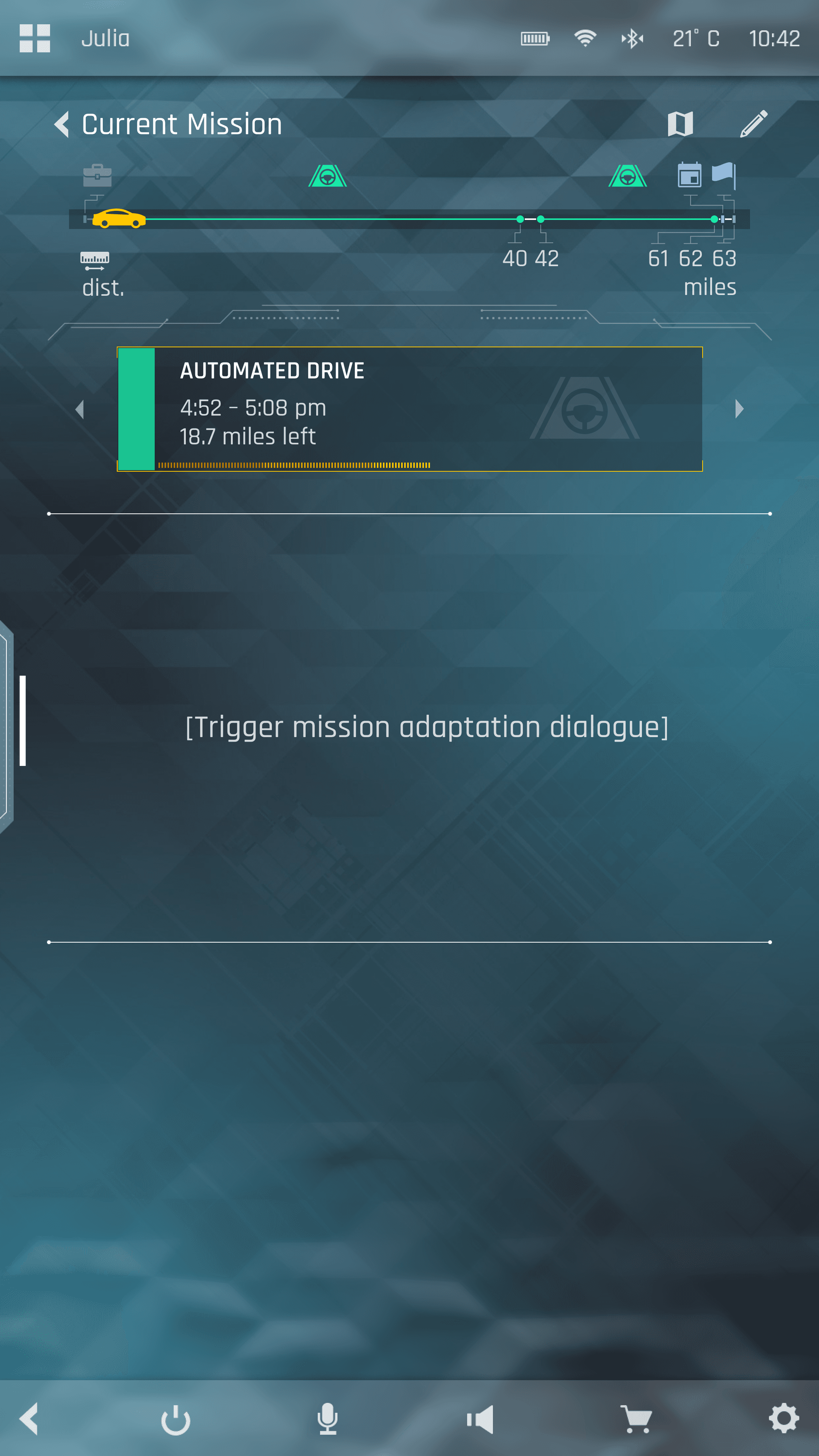Trigger mission adaptation dialogue
The width and height of the screenshot is (819, 1456).
pyautogui.click(x=427, y=727)
